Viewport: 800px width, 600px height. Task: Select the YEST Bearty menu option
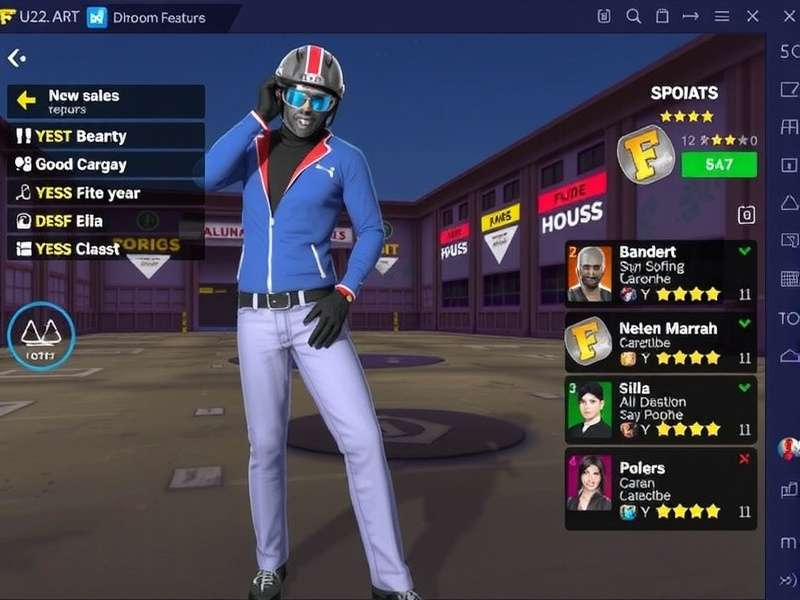click(x=105, y=136)
